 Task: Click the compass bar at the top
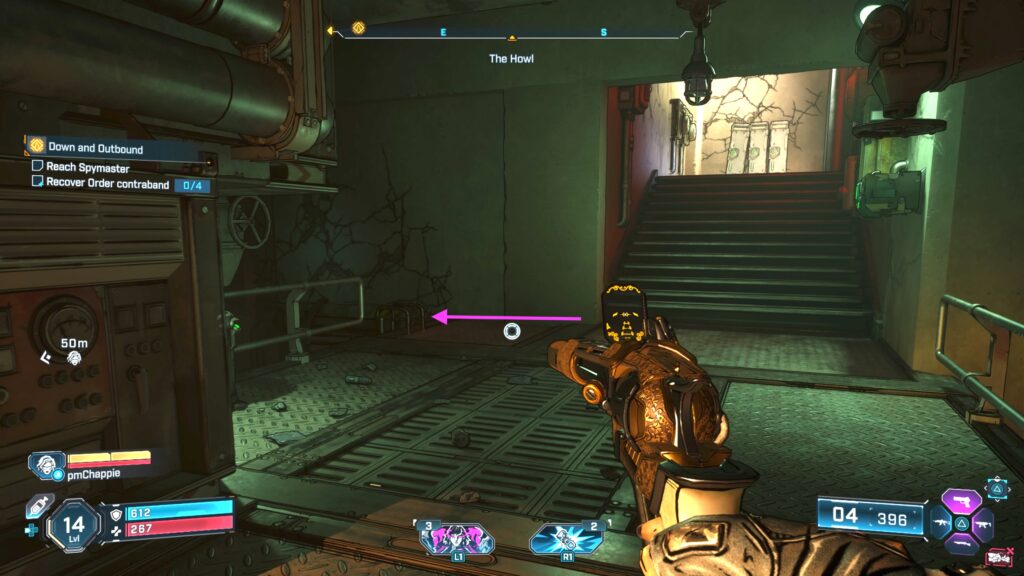pos(511,32)
